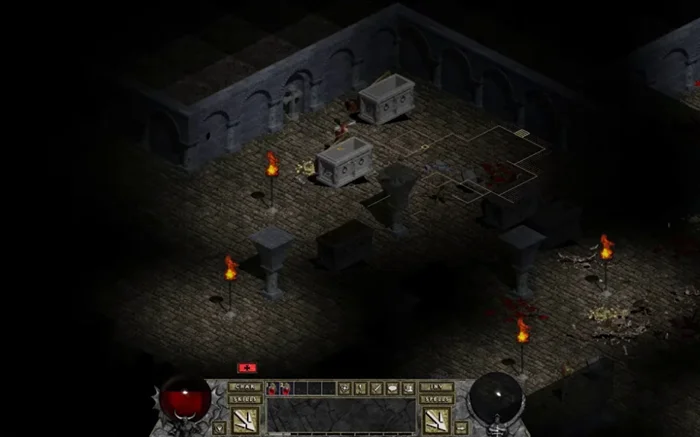
Task: Open the INV inventory panel
Action: click(x=437, y=386)
